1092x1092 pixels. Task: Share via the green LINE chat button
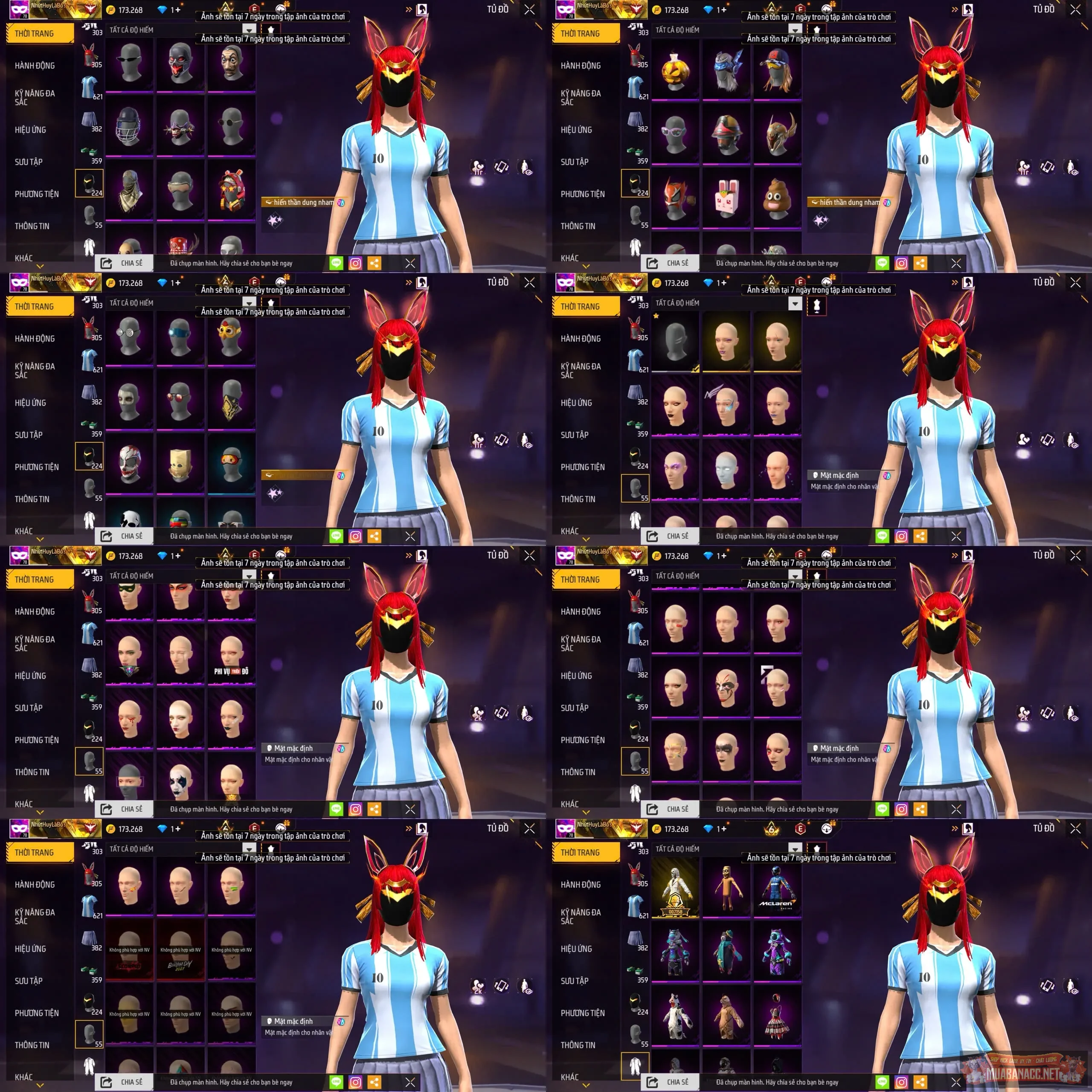336,262
